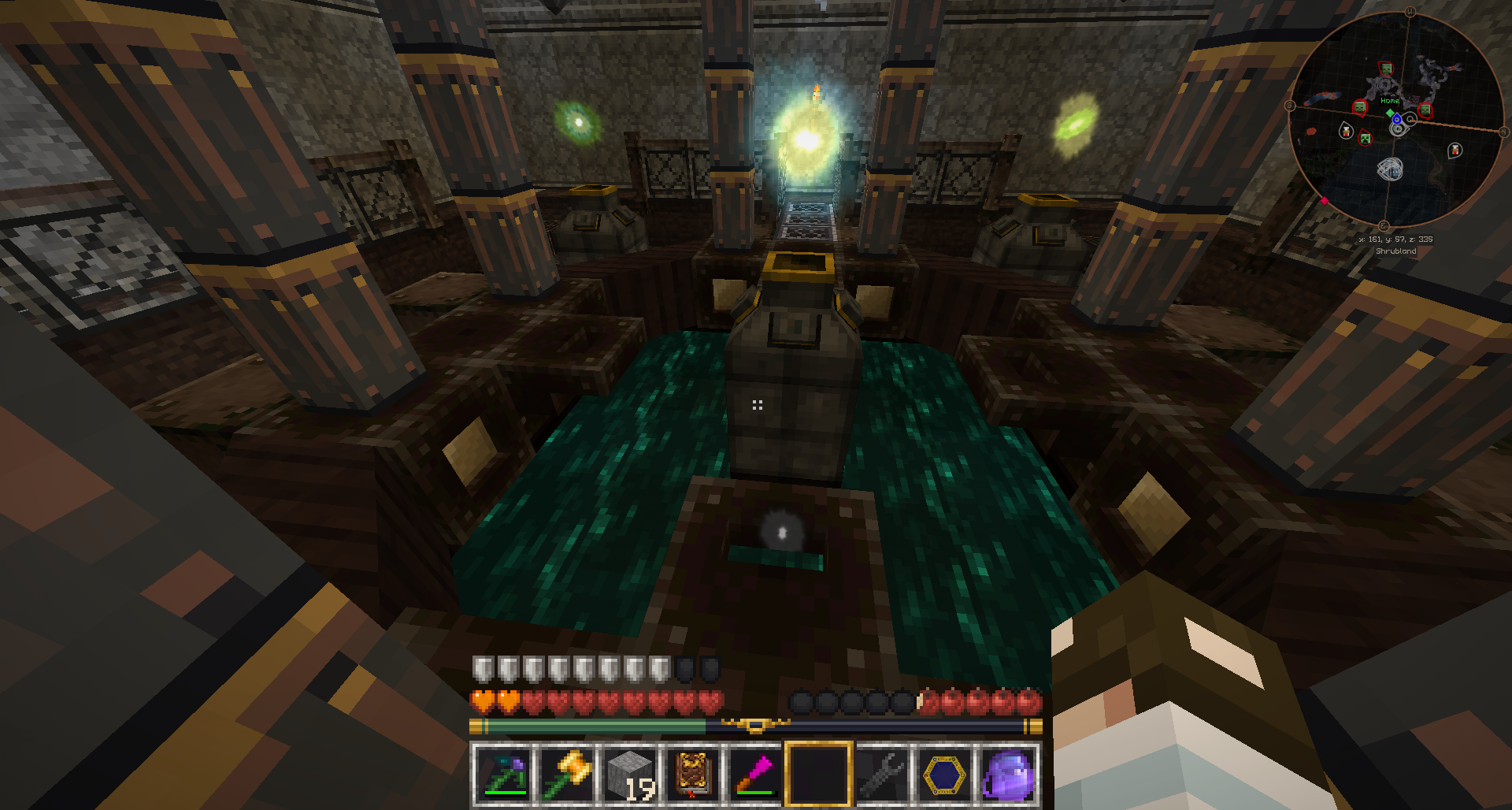Click the green Home waypoint on minimap
1512x810 pixels.
(x=1390, y=112)
